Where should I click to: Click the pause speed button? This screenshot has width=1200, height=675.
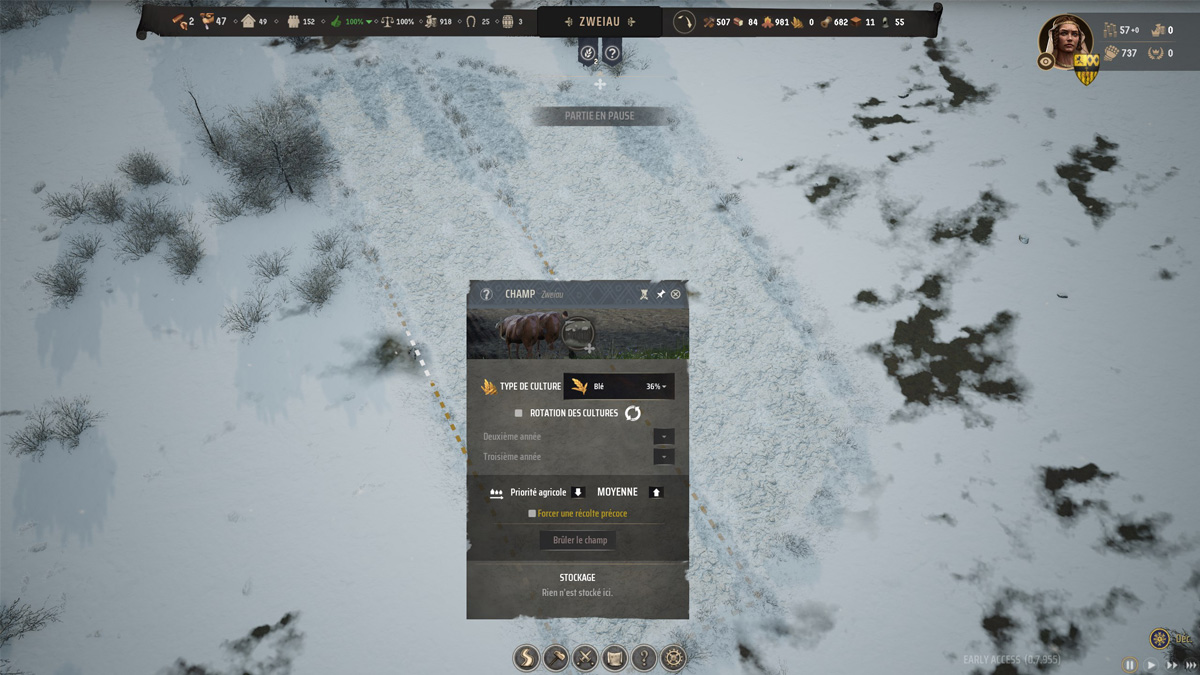(1130, 665)
